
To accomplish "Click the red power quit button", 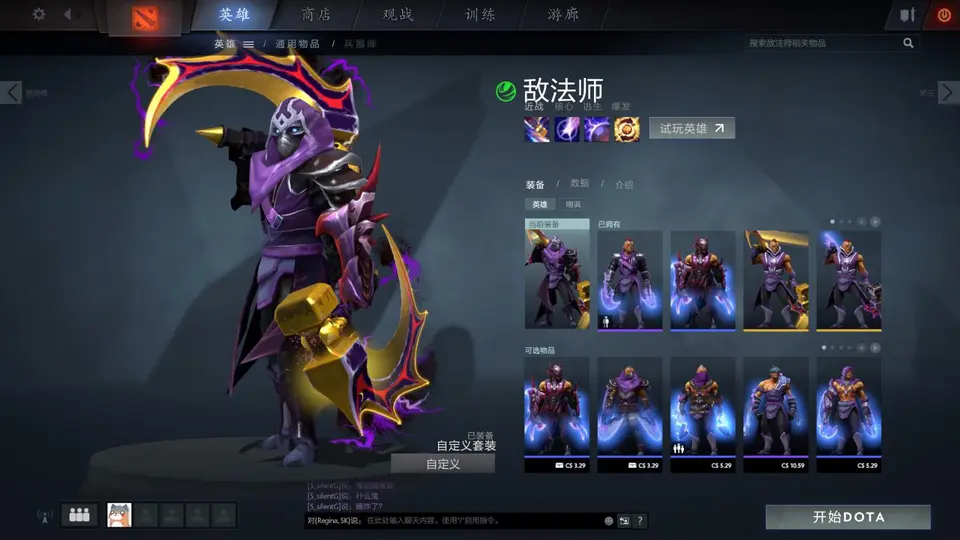I will (943, 15).
